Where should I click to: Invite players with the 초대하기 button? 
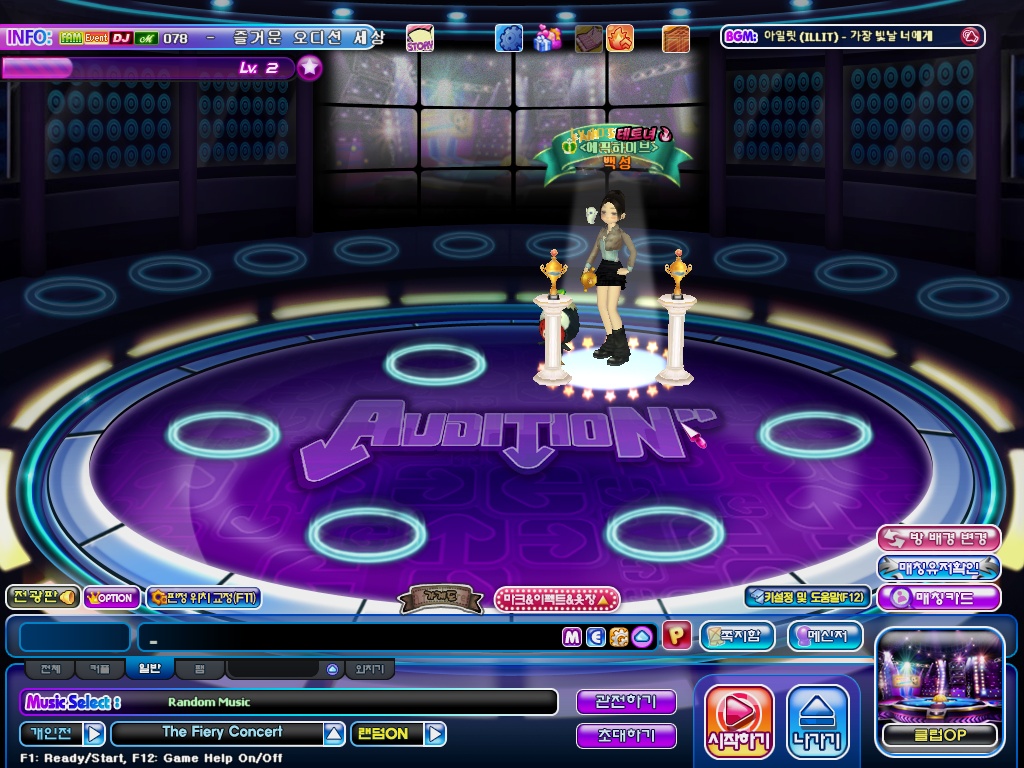click(x=626, y=736)
